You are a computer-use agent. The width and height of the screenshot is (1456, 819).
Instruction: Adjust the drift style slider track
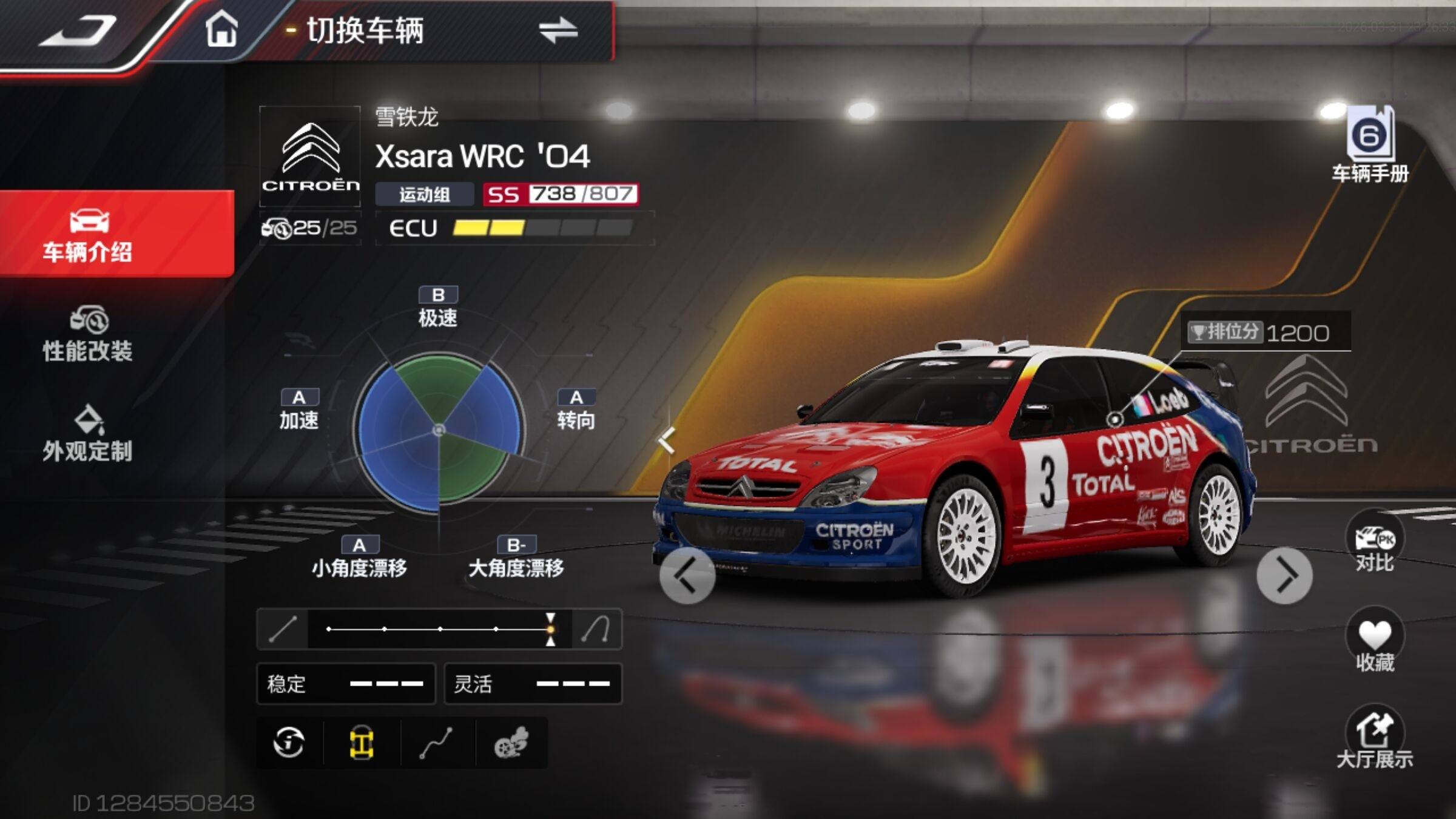440,629
